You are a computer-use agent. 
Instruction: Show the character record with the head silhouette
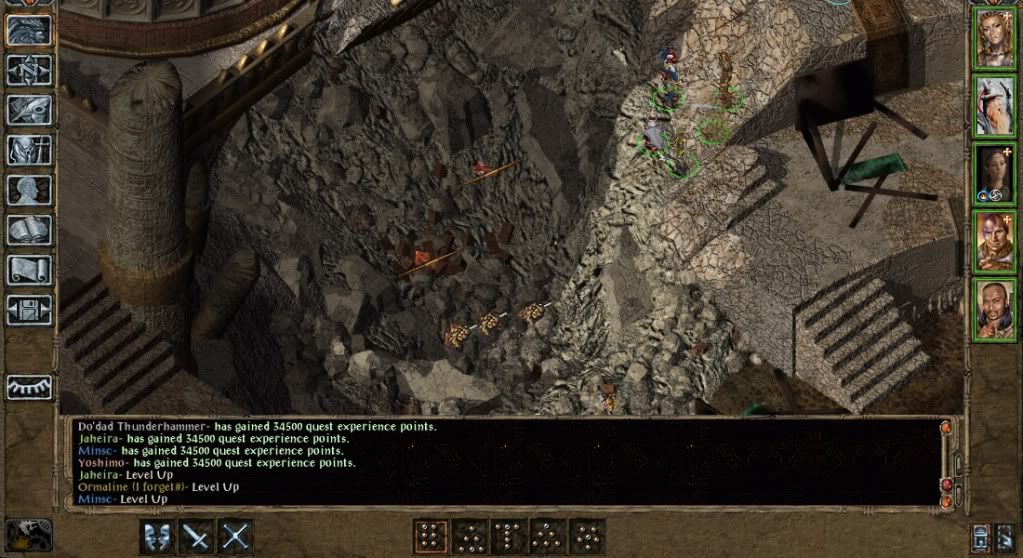pos(29,189)
